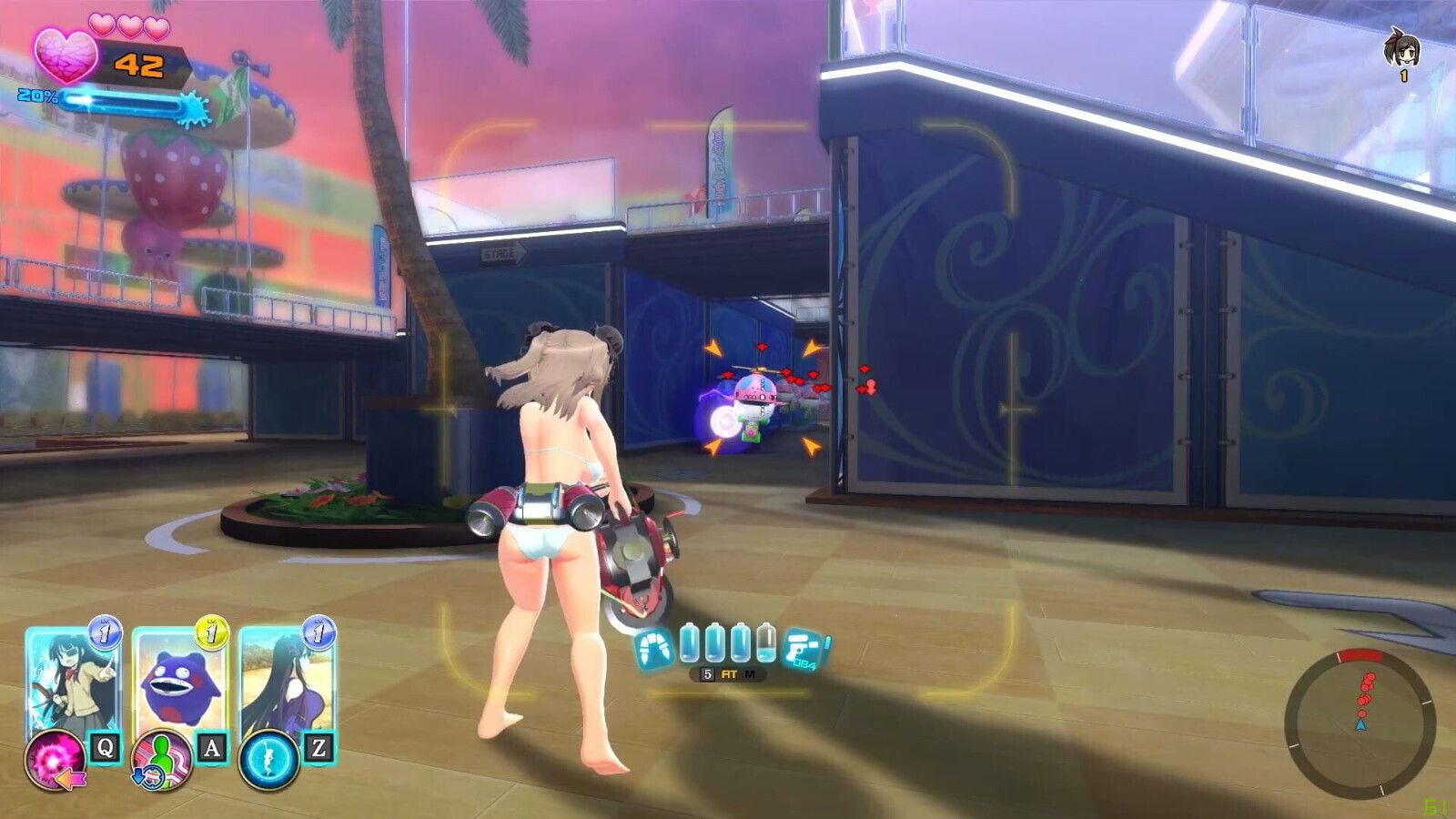The image size is (1456, 819).
Task: Toggle the AT auto-fire mode indicator
Action: [x=730, y=674]
